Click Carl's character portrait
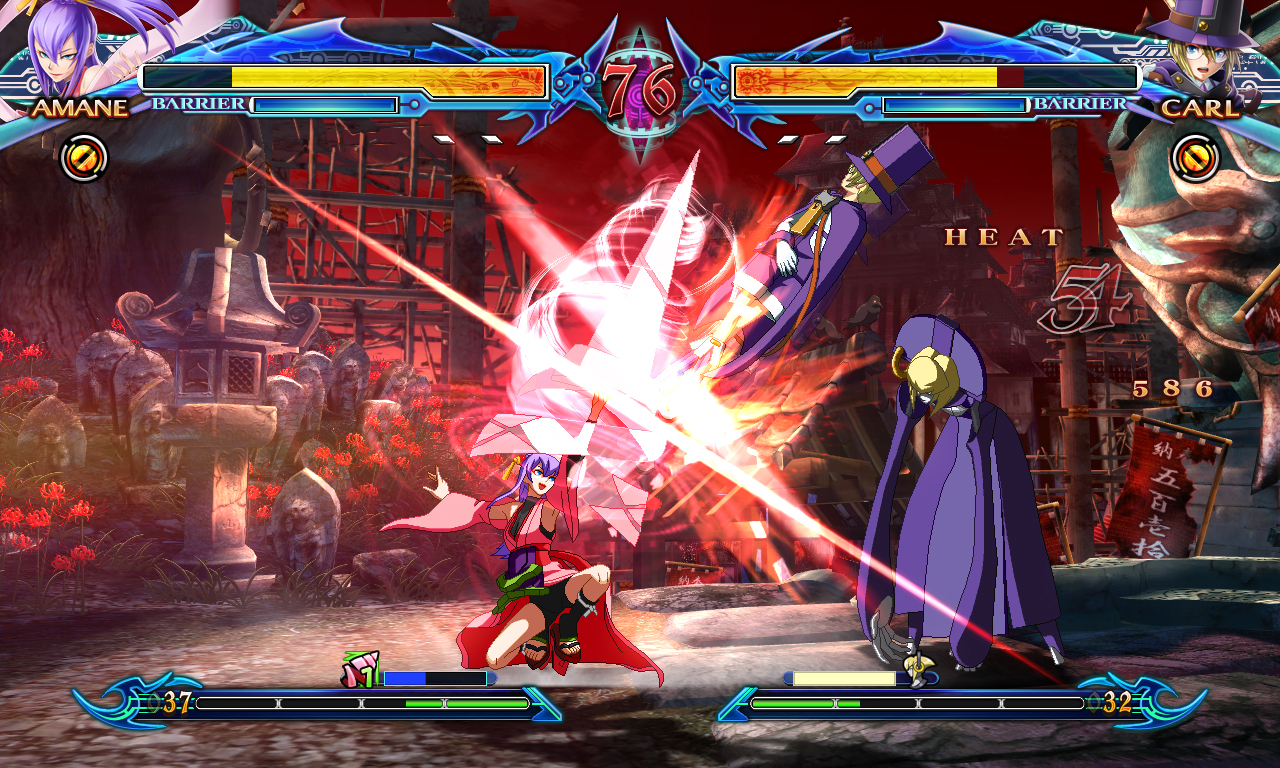The width and height of the screenshot is (1280, 768). pos(1203,50)
